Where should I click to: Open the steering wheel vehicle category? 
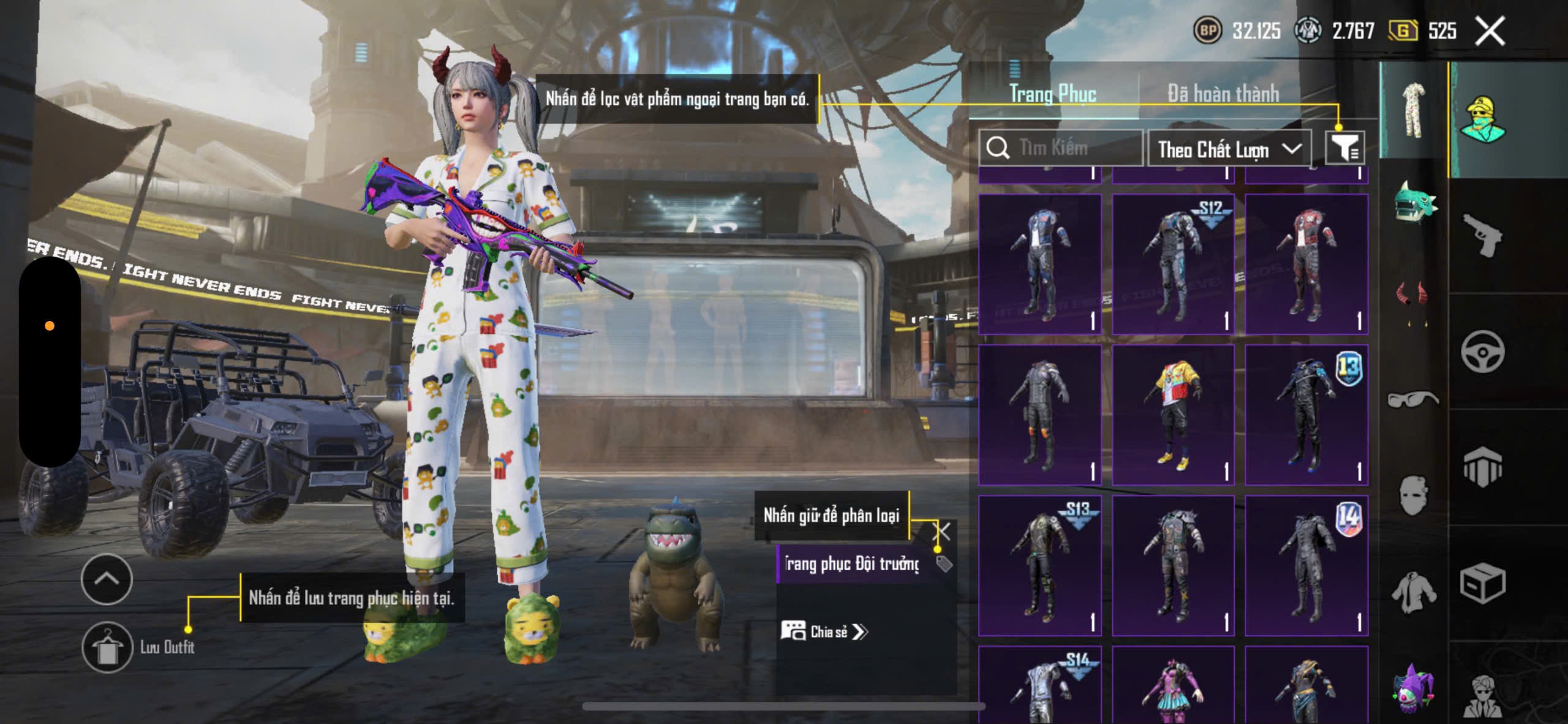click(x=1482, y=352)
